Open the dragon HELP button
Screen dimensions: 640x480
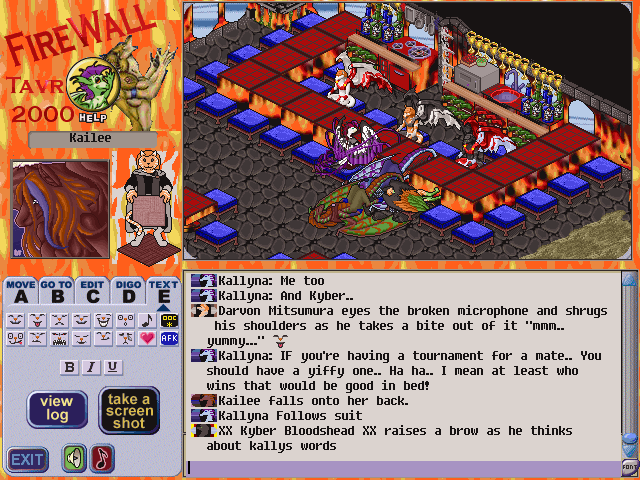[95, 84]
